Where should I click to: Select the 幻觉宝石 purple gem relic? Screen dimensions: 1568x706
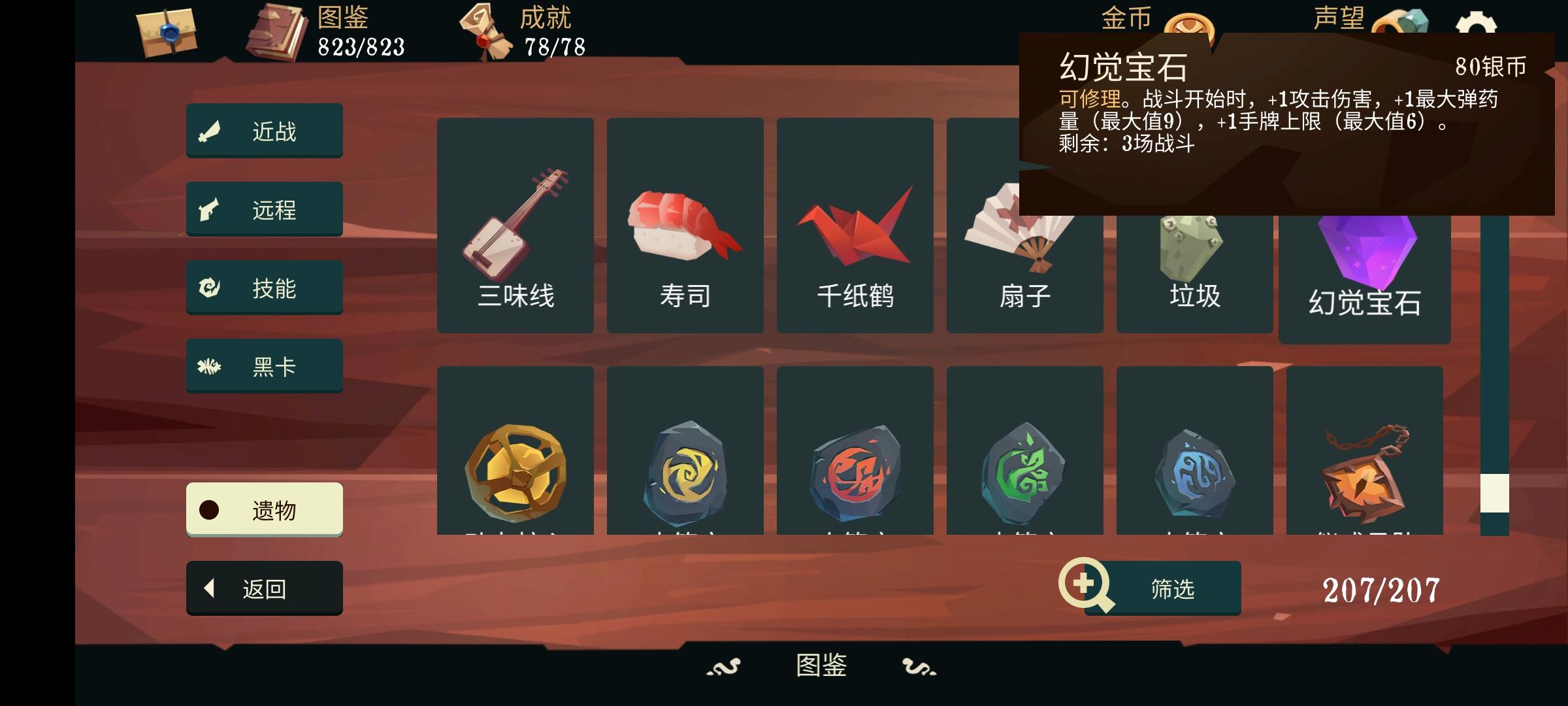(1364, 261)
